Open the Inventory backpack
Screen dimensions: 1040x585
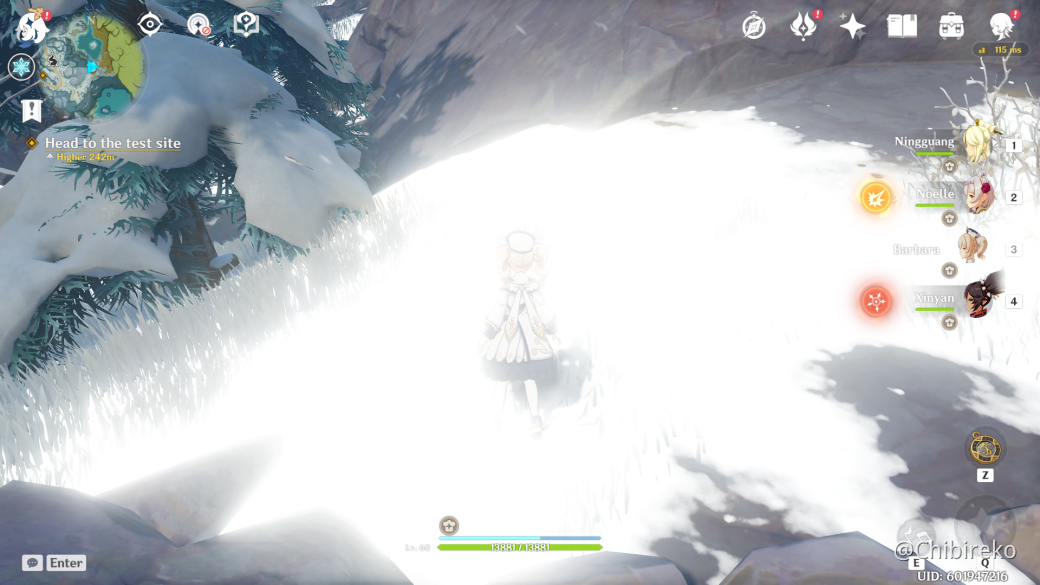951,27
